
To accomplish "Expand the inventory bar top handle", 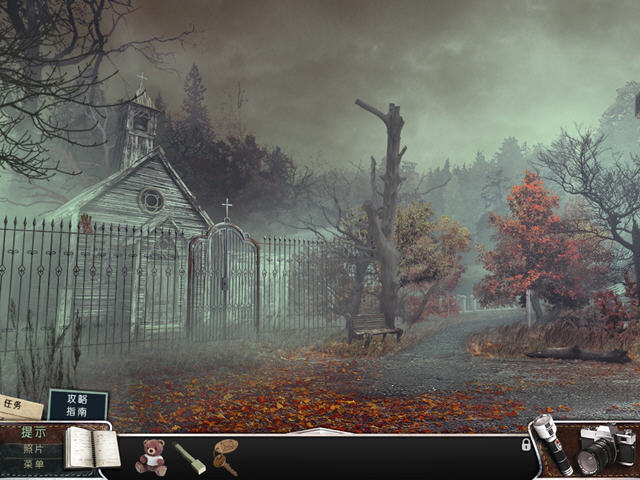I will [x=319, y=432].
